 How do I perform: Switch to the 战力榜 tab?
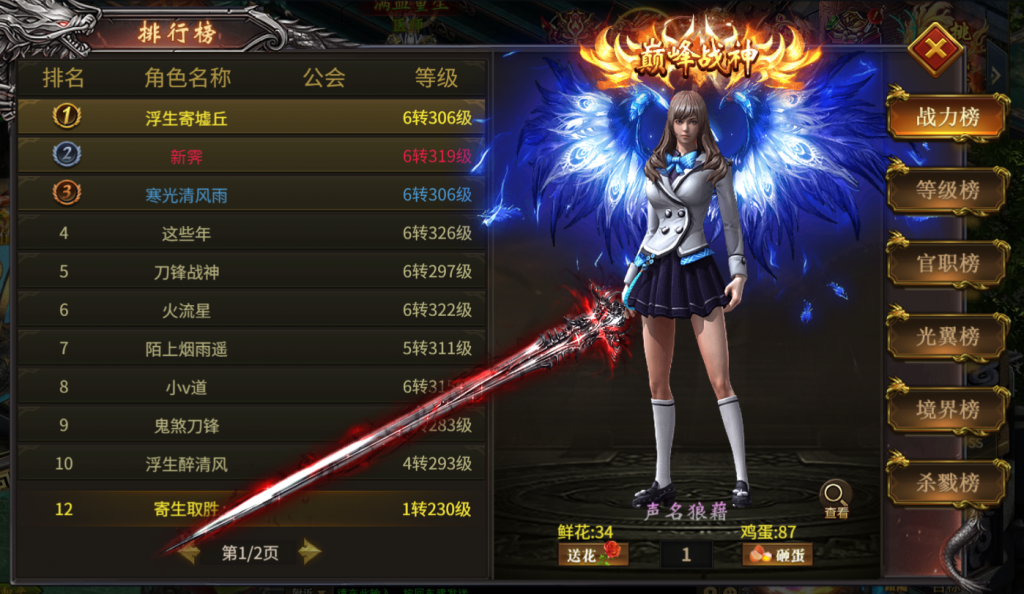[946, 117]
